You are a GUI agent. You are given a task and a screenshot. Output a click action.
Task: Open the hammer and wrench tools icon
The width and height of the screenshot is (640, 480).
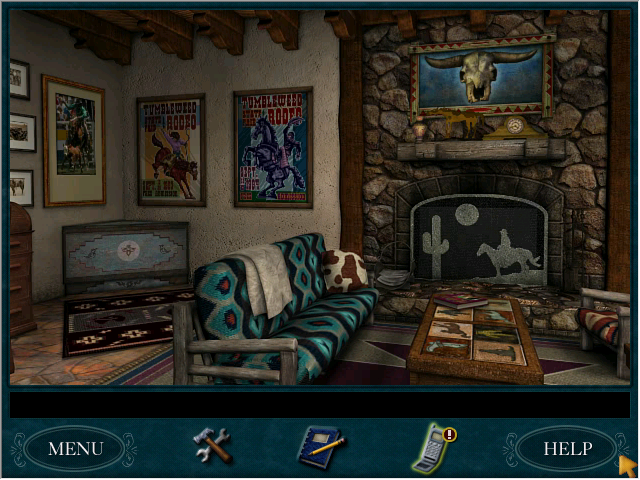211,446
